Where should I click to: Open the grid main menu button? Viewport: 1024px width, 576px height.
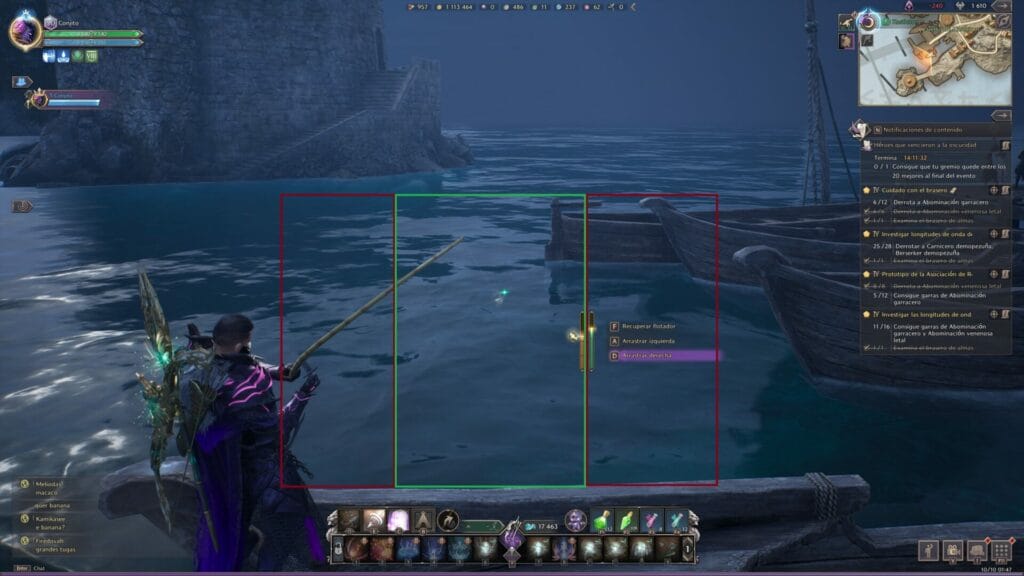pyautogui.click(x=1001, y=551)
